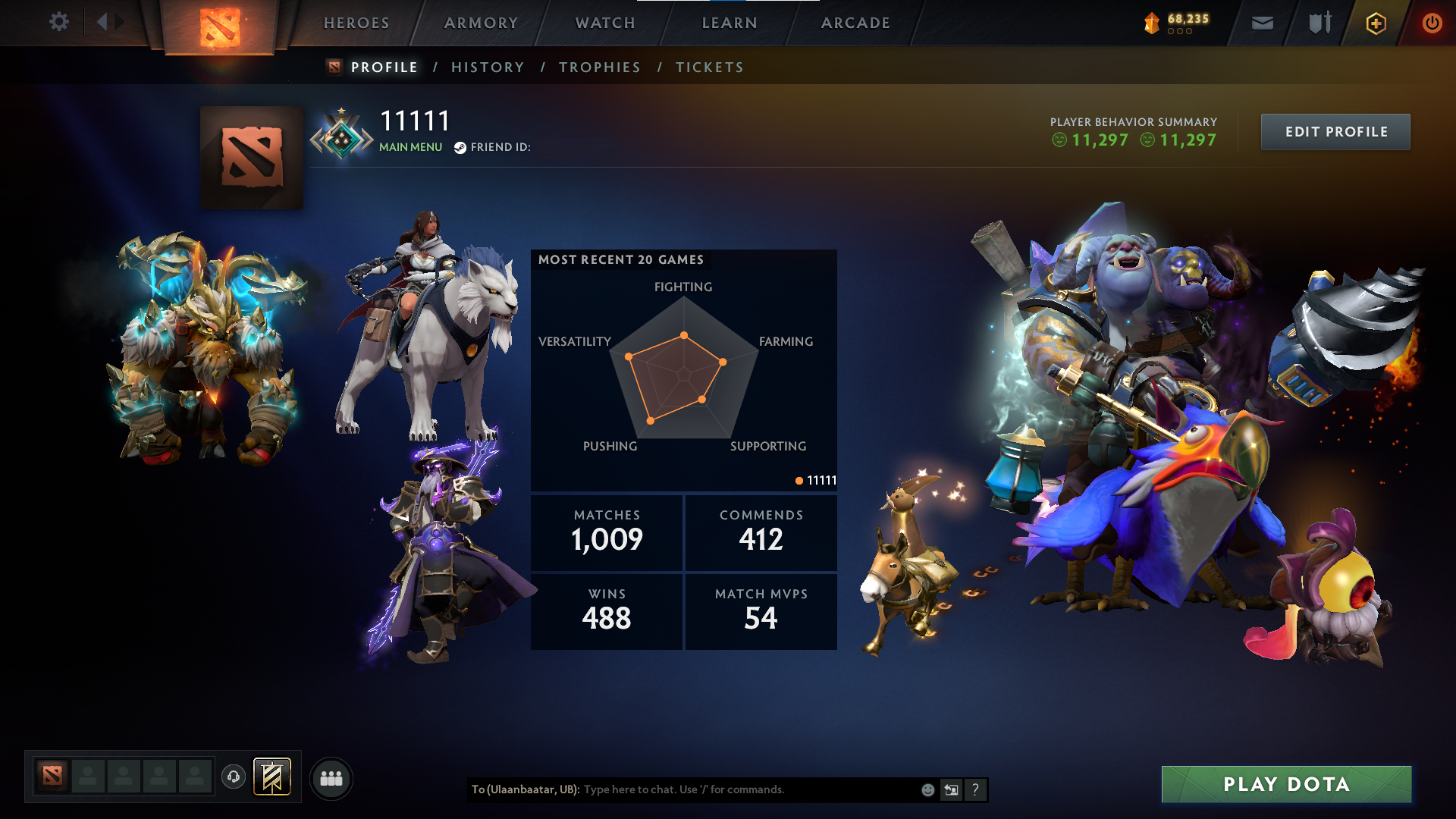Click the chat input field to type
The height and width of the screenshot is (819, 1456).
720,789
